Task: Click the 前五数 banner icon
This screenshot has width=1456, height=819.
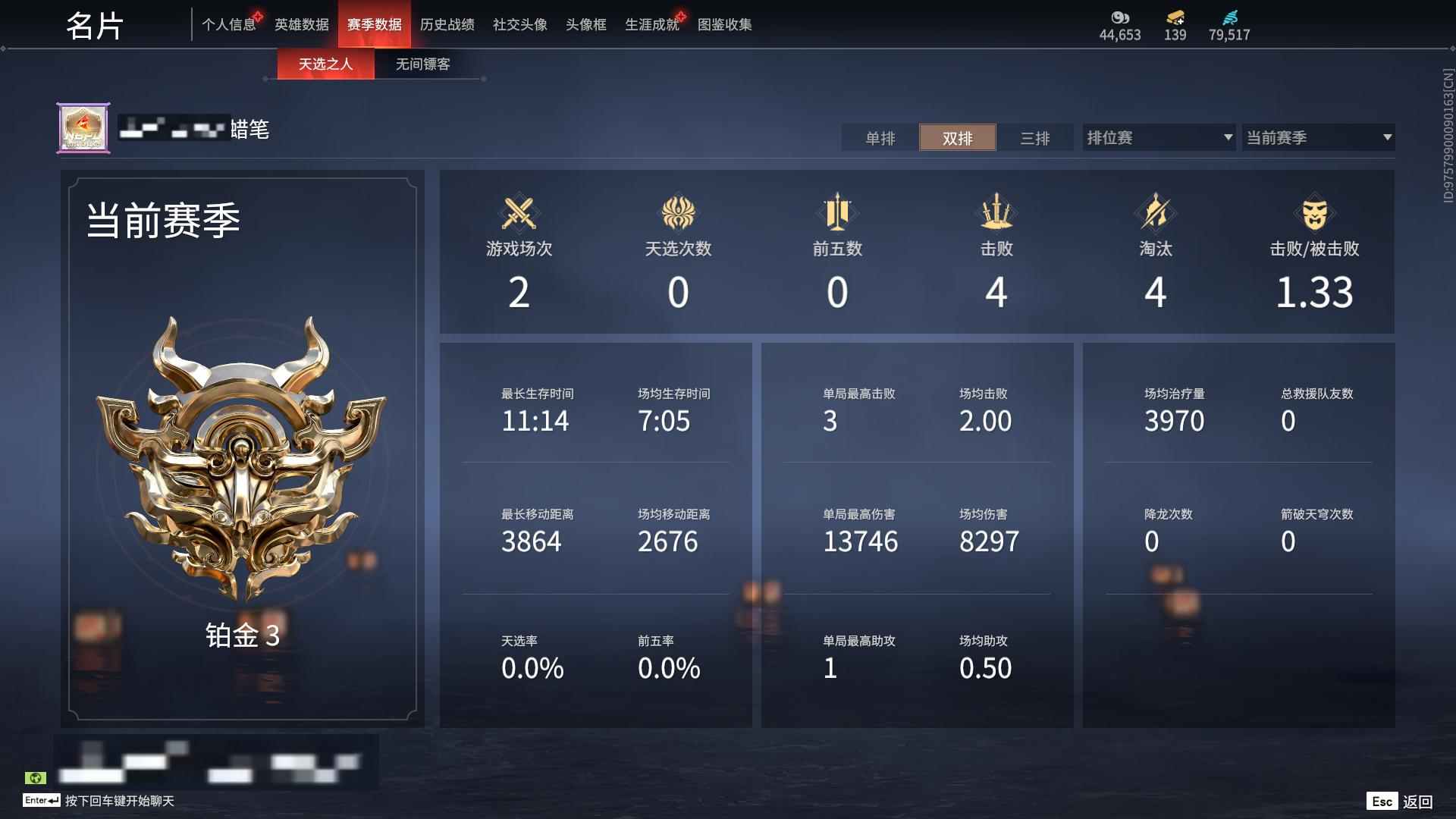Action: click(x=838, y=215)
